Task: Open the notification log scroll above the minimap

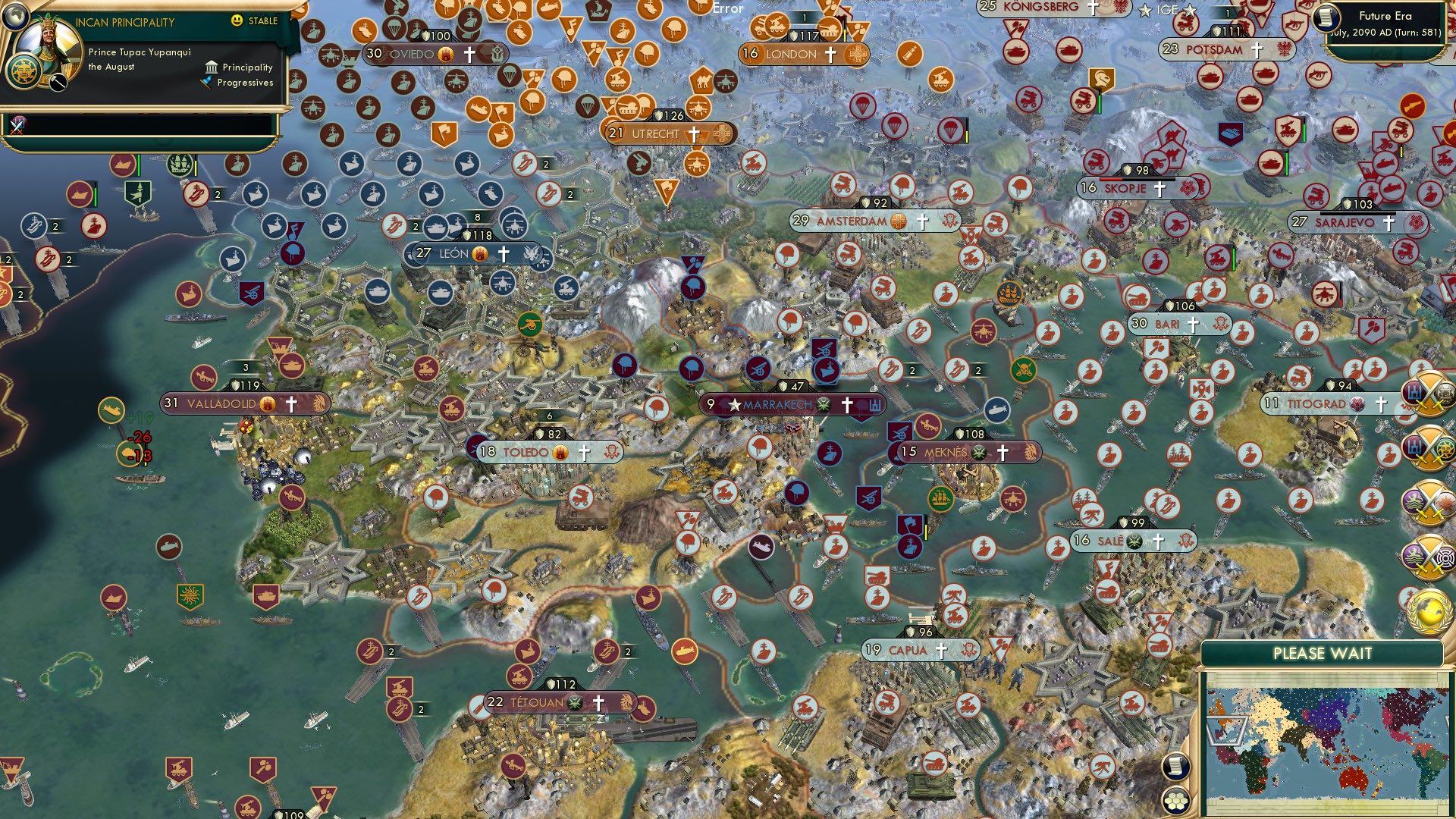Action: 1175,767
